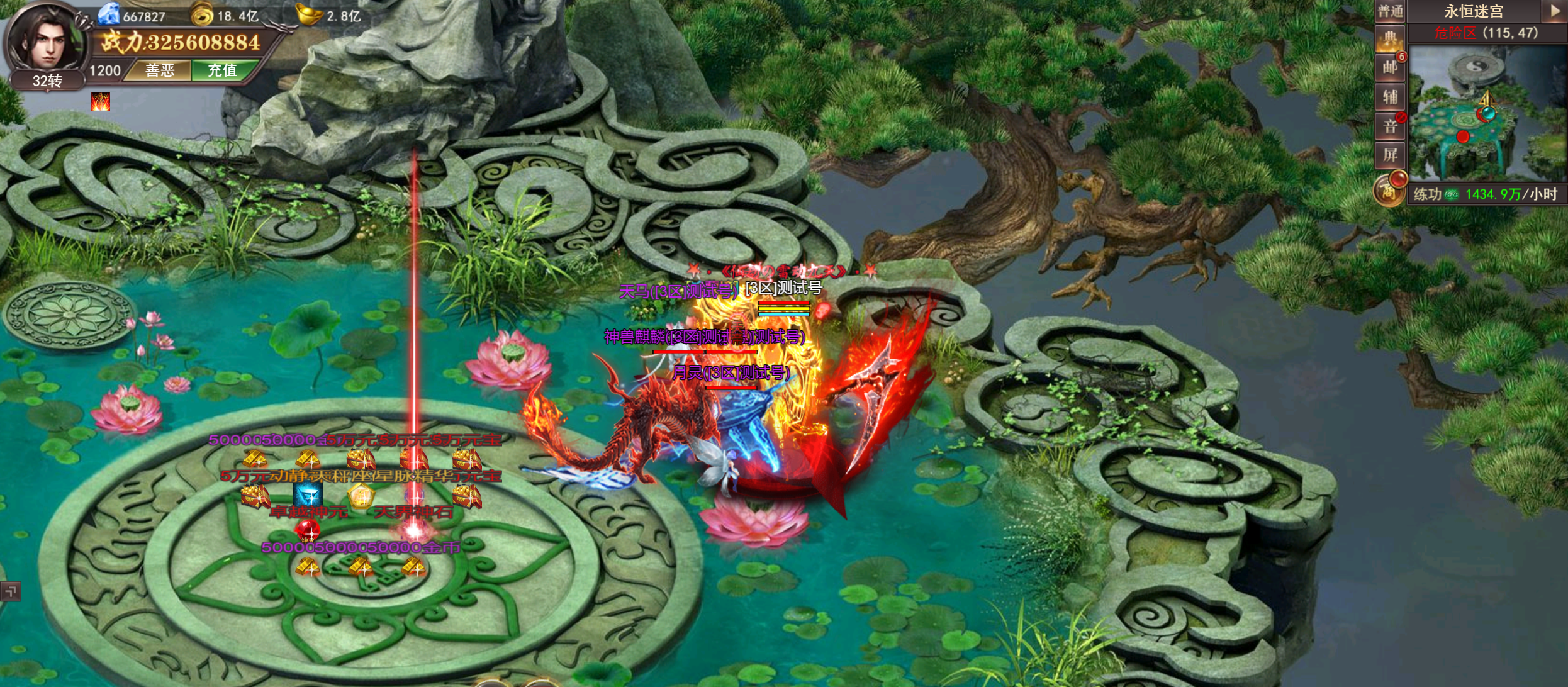Select the flaming sword buff icon
The image size is (1568, 687).
tap(101, 101)
